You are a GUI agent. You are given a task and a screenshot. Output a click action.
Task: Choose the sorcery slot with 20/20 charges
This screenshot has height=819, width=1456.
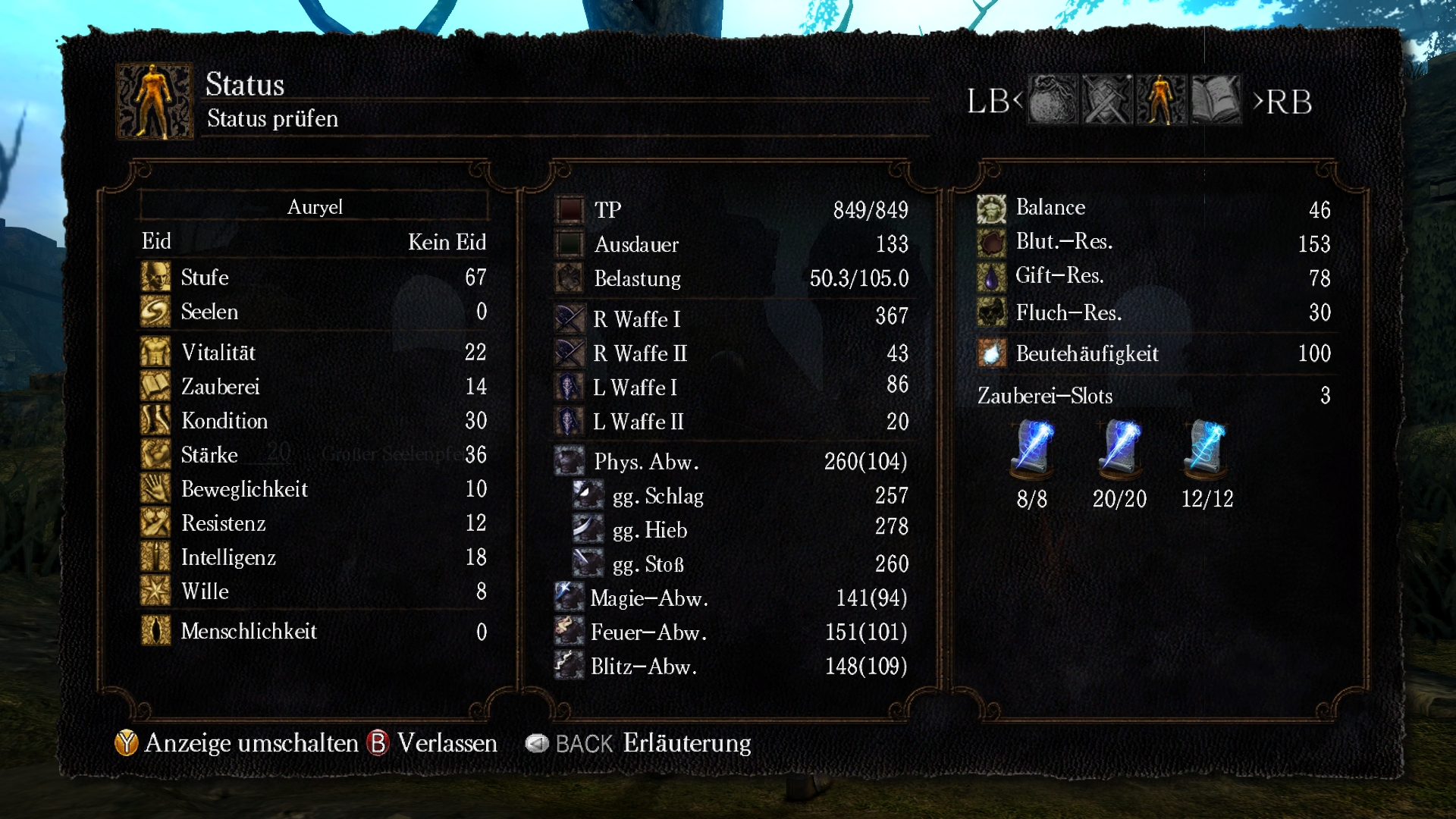[1119, 451]
